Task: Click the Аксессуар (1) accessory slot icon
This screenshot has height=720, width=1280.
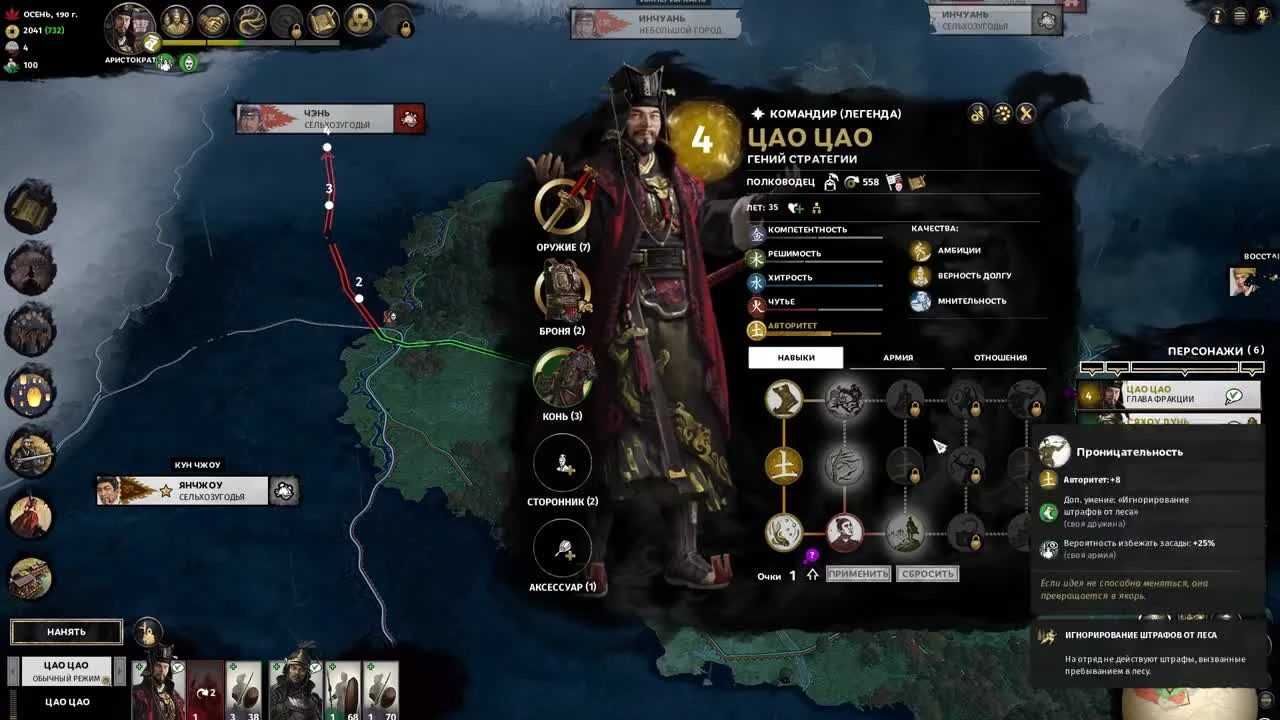Action: 563,546
